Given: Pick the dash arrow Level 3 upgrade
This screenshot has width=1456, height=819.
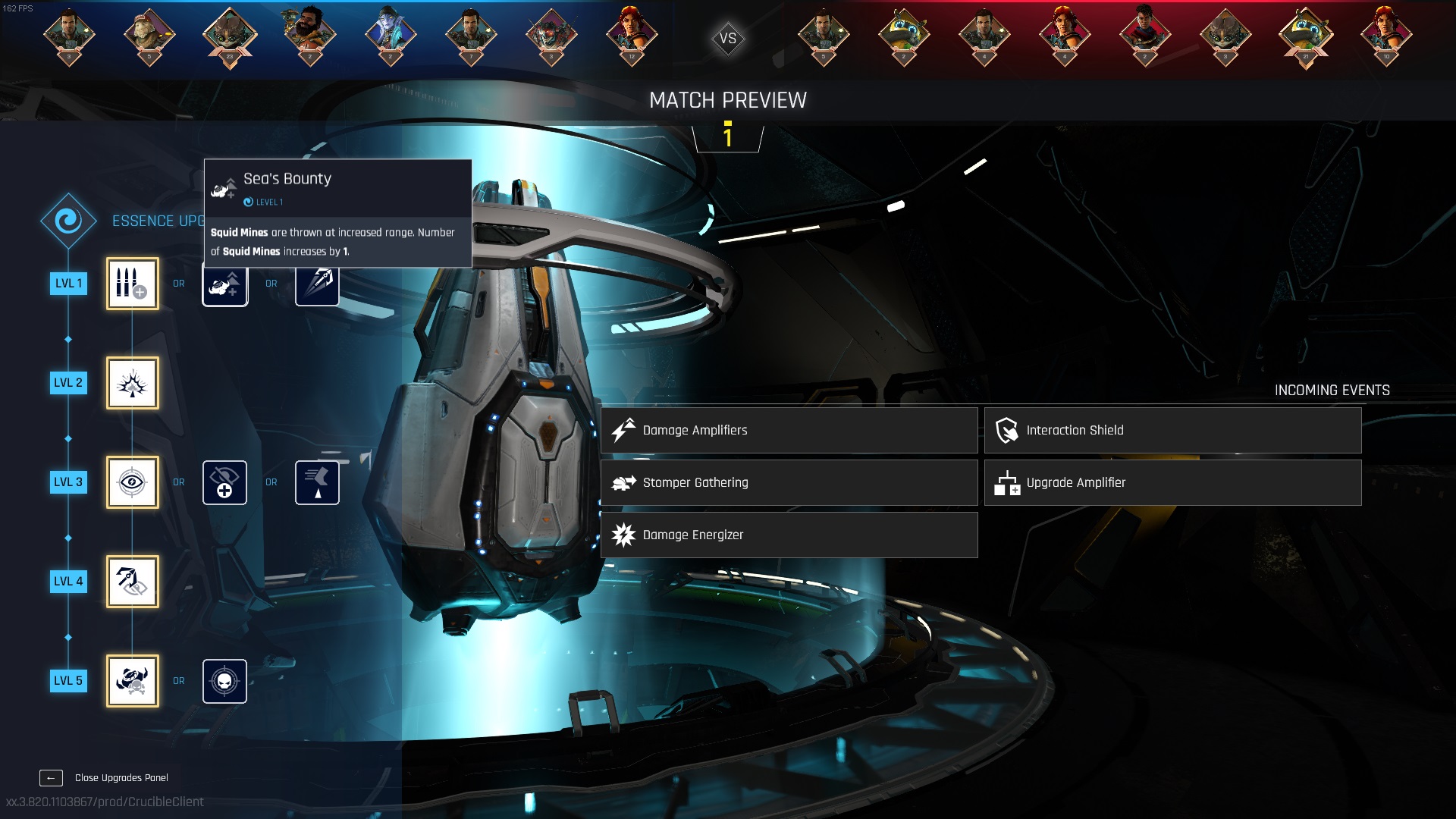Looking at the screenshot, I should 317,482.
